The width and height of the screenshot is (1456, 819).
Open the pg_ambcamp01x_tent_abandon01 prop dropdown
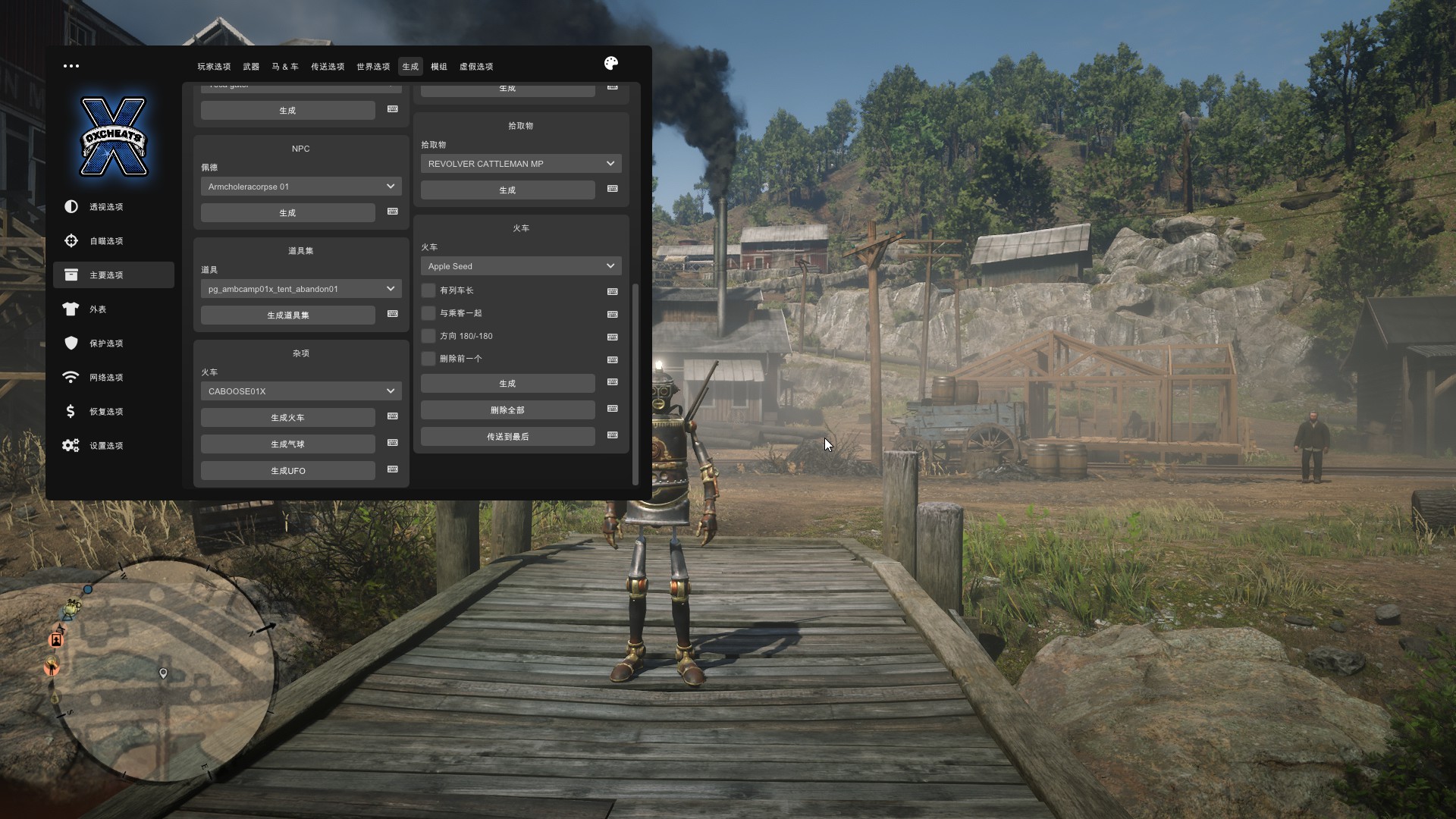pyautogui.click(x=301, y=289)
